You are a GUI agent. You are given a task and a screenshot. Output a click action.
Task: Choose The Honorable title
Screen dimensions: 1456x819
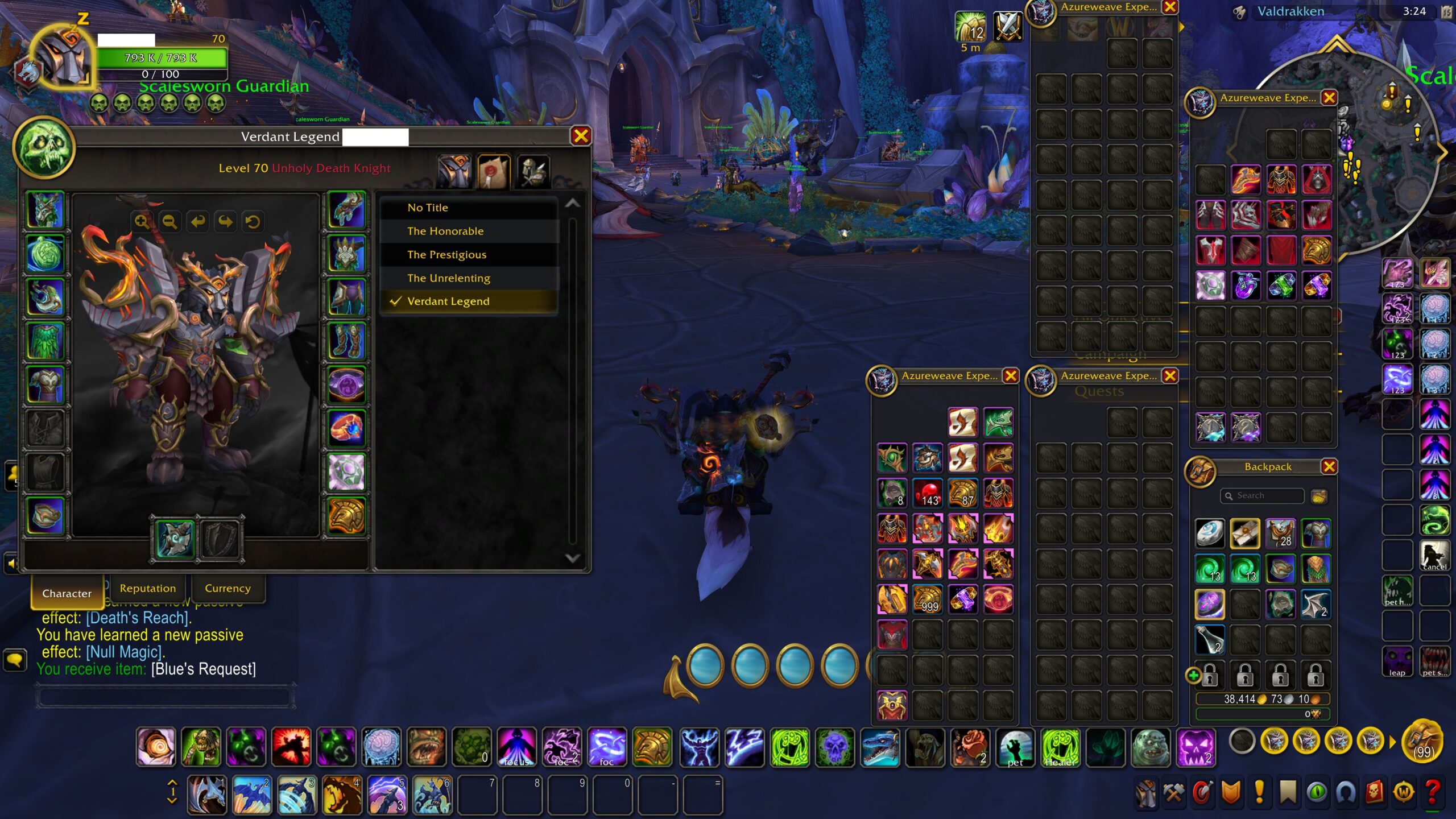pyautogui.click(x=445, y=231)
